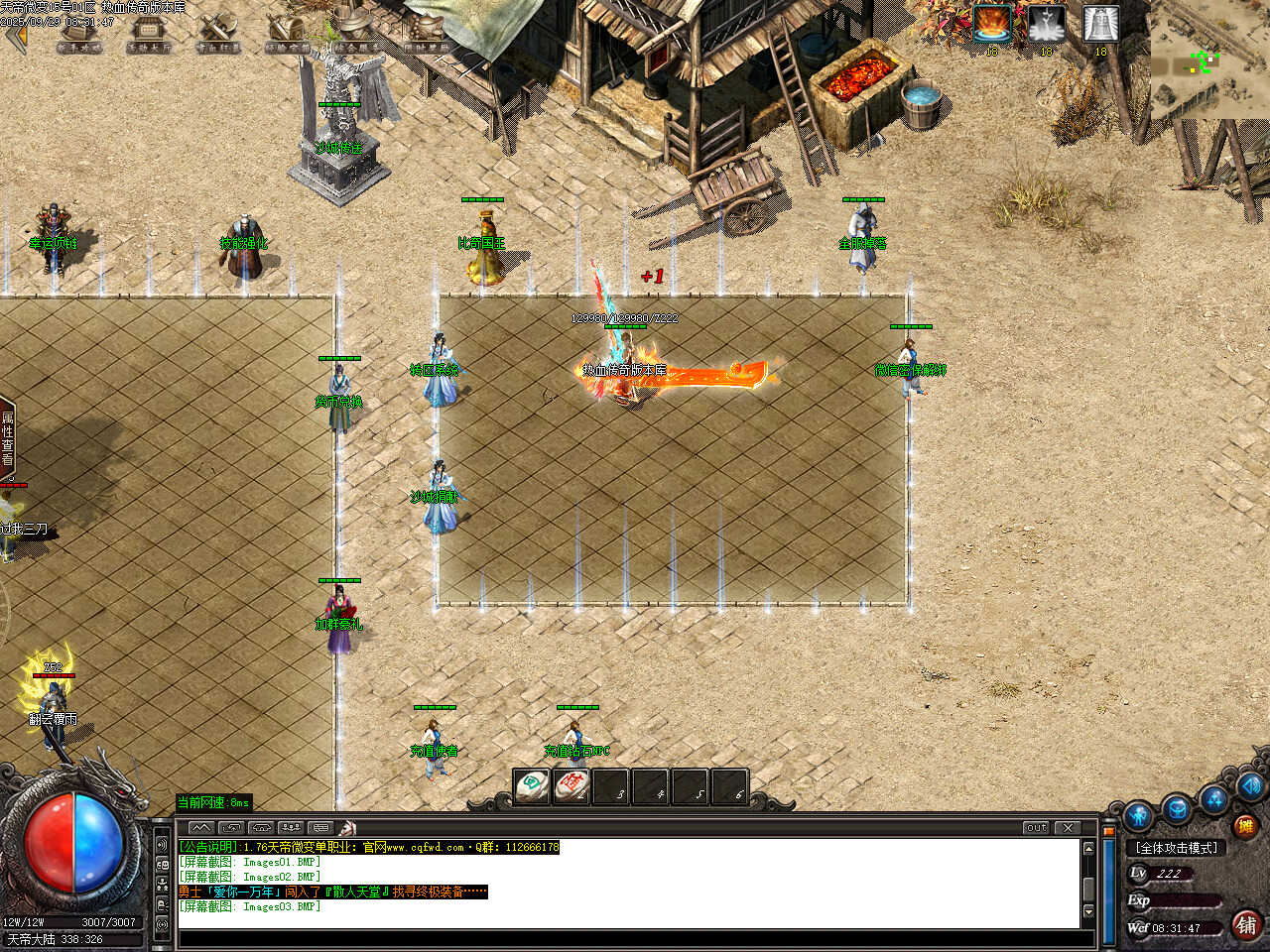Open the minimap

click(x=1208, y=61)
